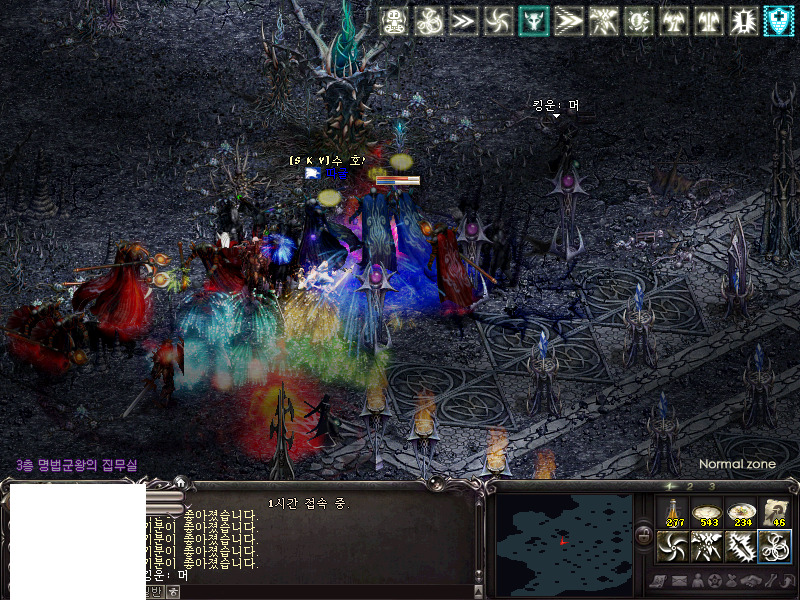Open the handshake trade menu icon
Viewport: 800px width, 600px height.
tap(751, 581)
